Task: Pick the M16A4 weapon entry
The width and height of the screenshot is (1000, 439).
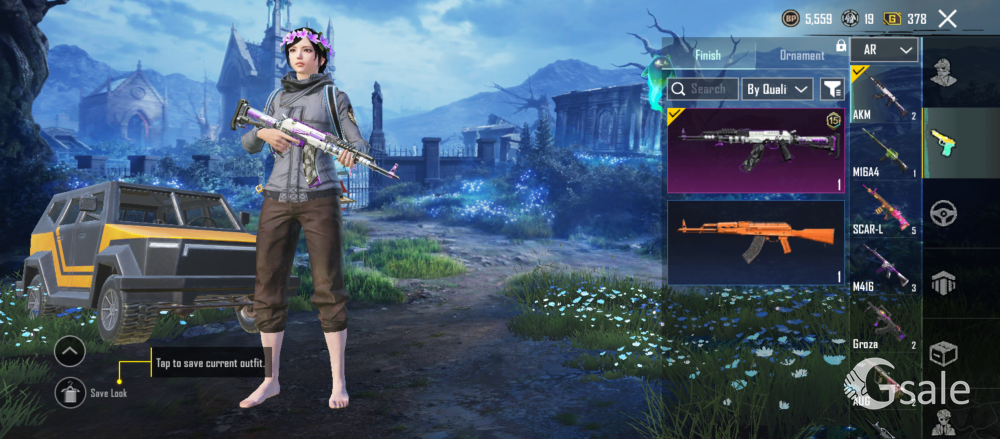Action: [x=885, y=151]
